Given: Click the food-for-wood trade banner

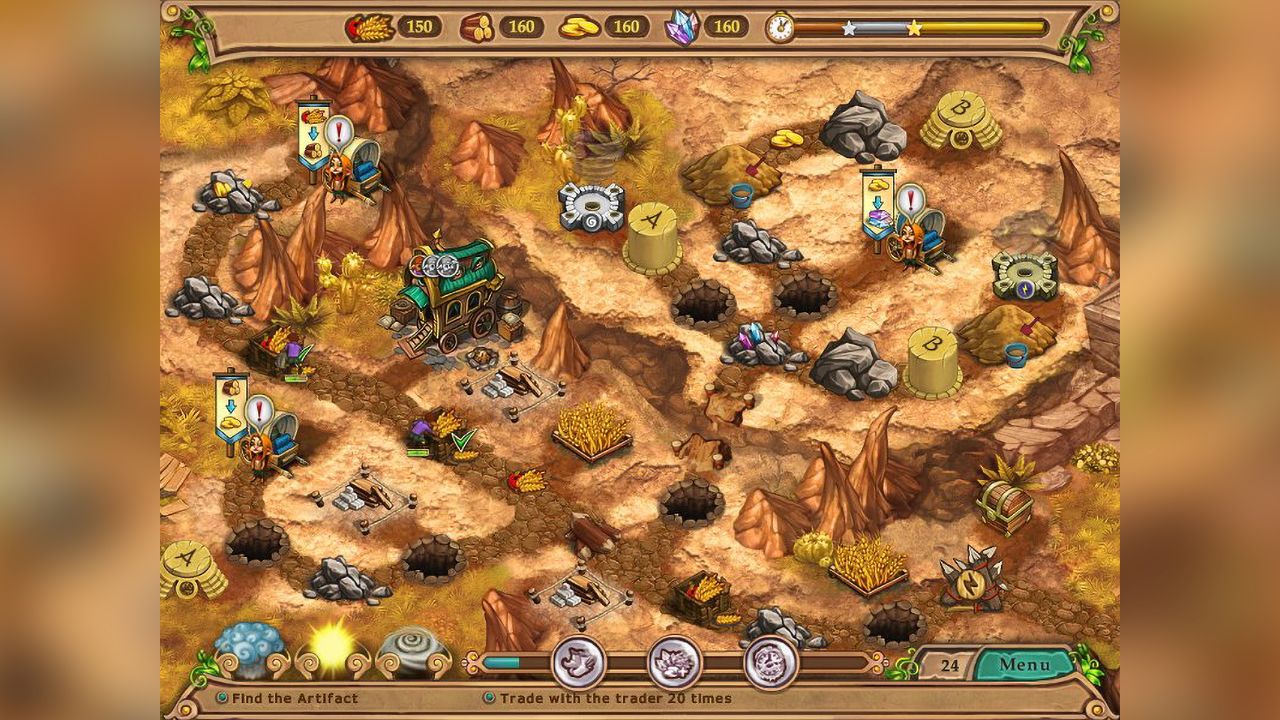Looking at the screenshot, I should tap(313, 133).
